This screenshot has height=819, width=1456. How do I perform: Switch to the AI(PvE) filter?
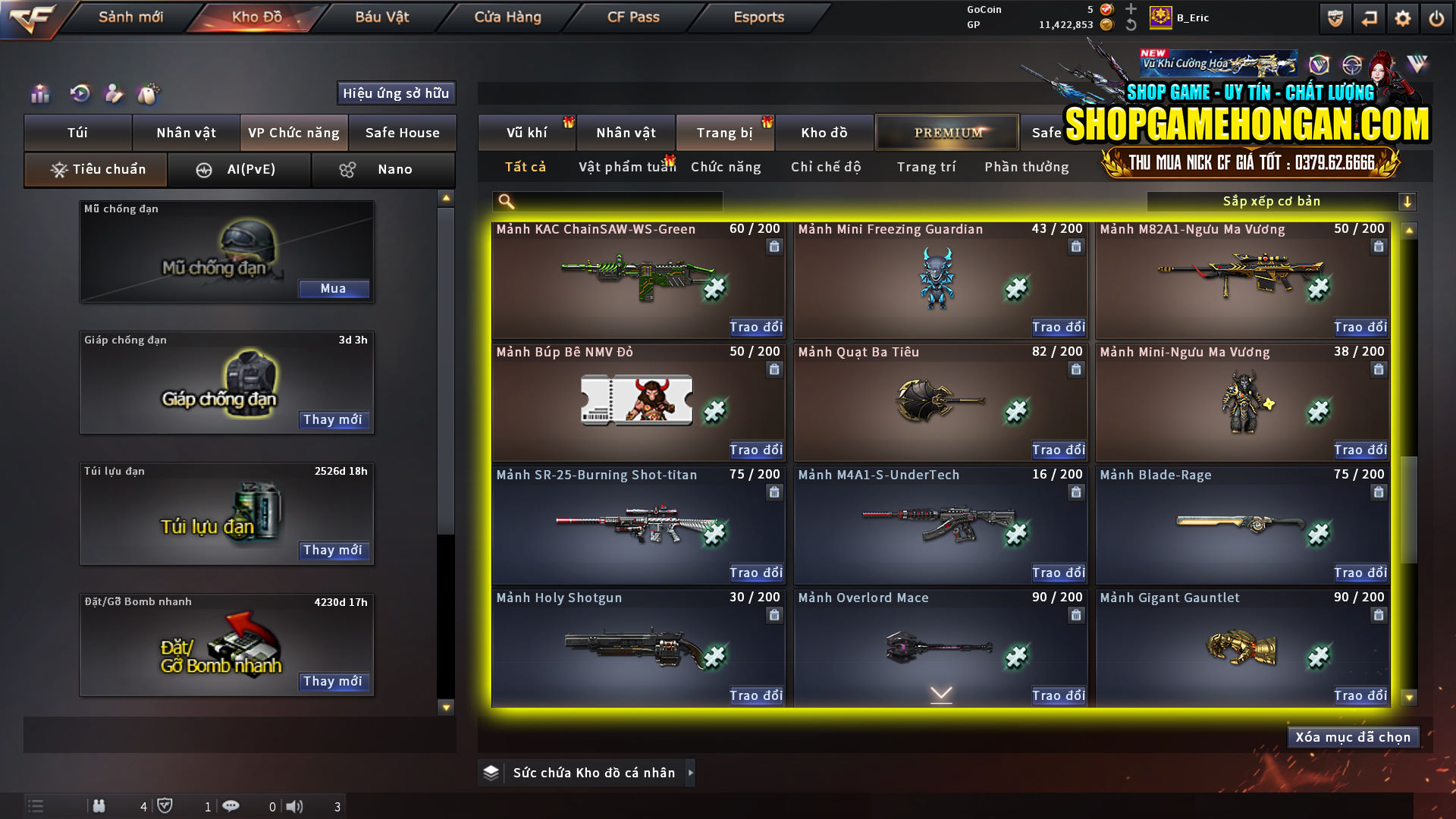click(x=240, y=169)
